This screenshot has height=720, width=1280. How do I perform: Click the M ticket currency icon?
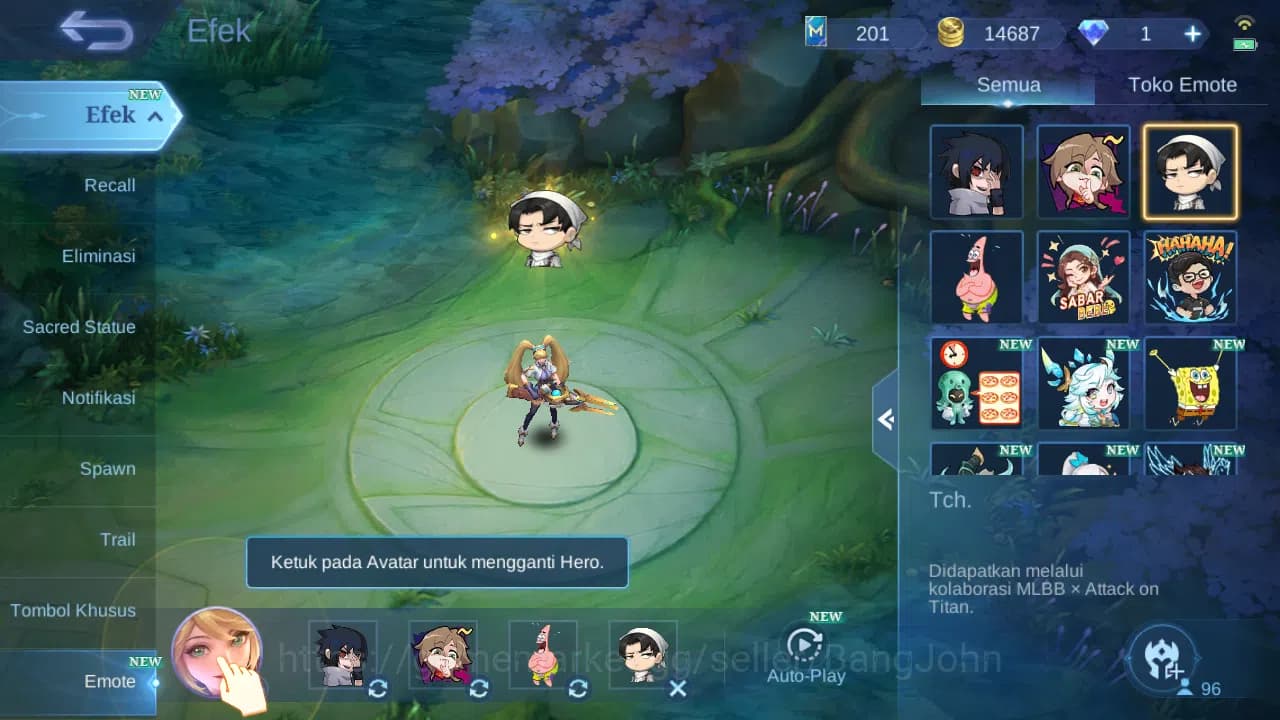(815, 33)
